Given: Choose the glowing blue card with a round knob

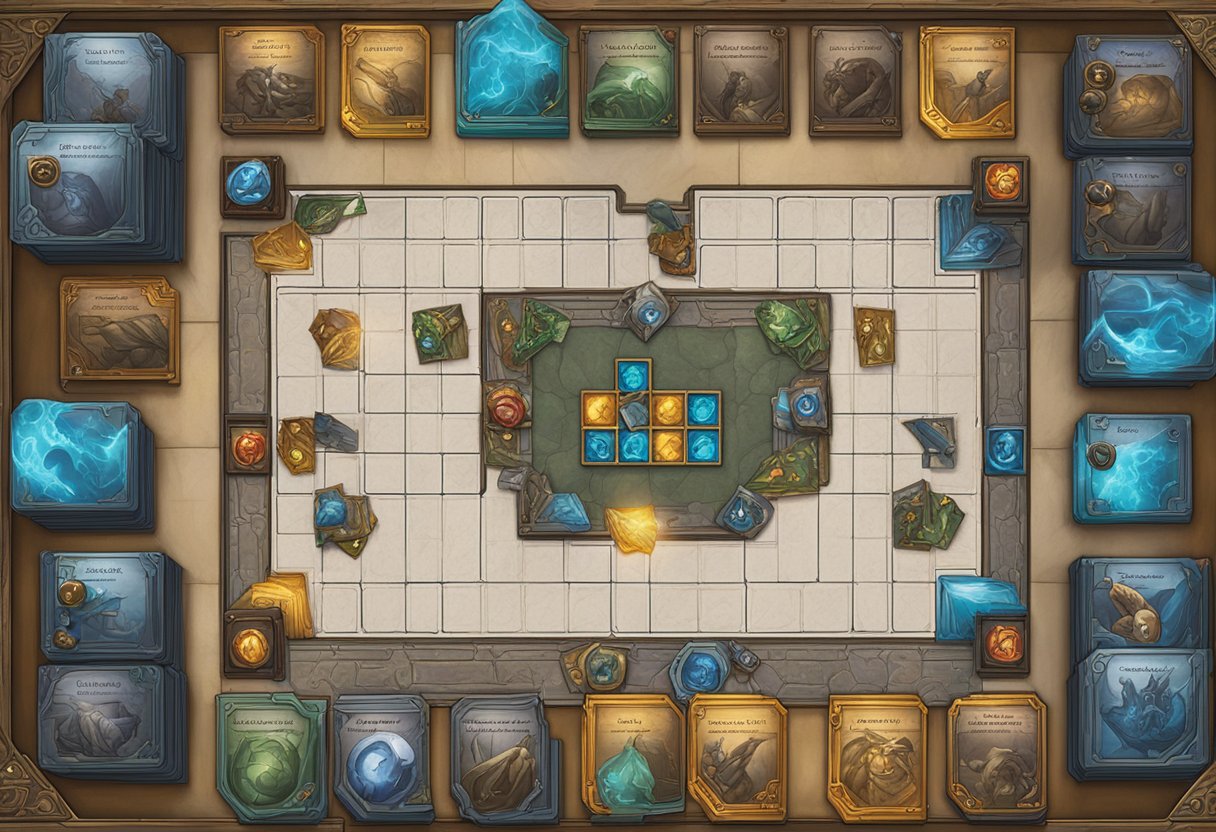Looking at the screenshot, I should tap(1132, 468).
